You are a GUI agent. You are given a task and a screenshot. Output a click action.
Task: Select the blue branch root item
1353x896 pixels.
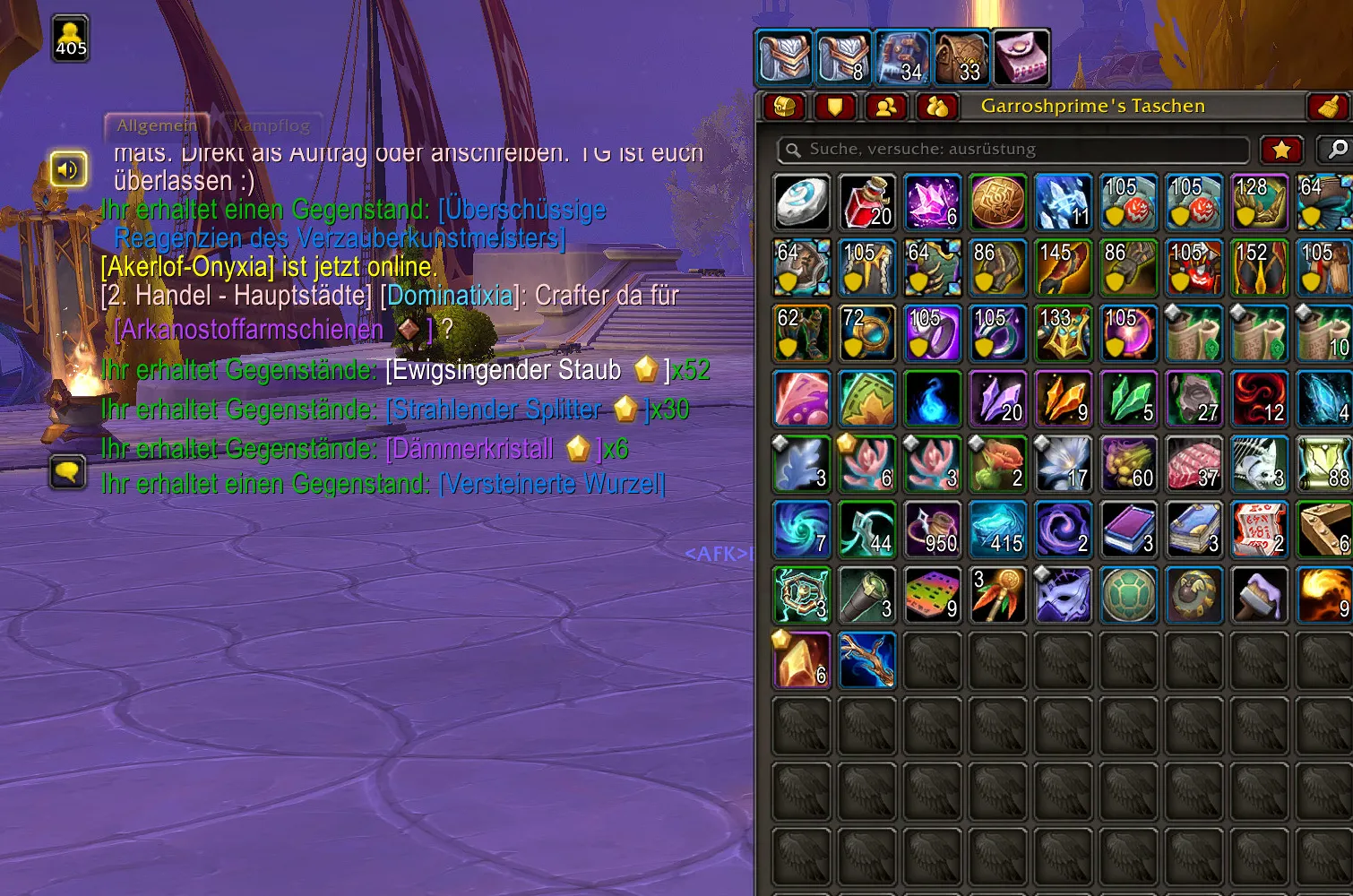[x=866, y=660]
